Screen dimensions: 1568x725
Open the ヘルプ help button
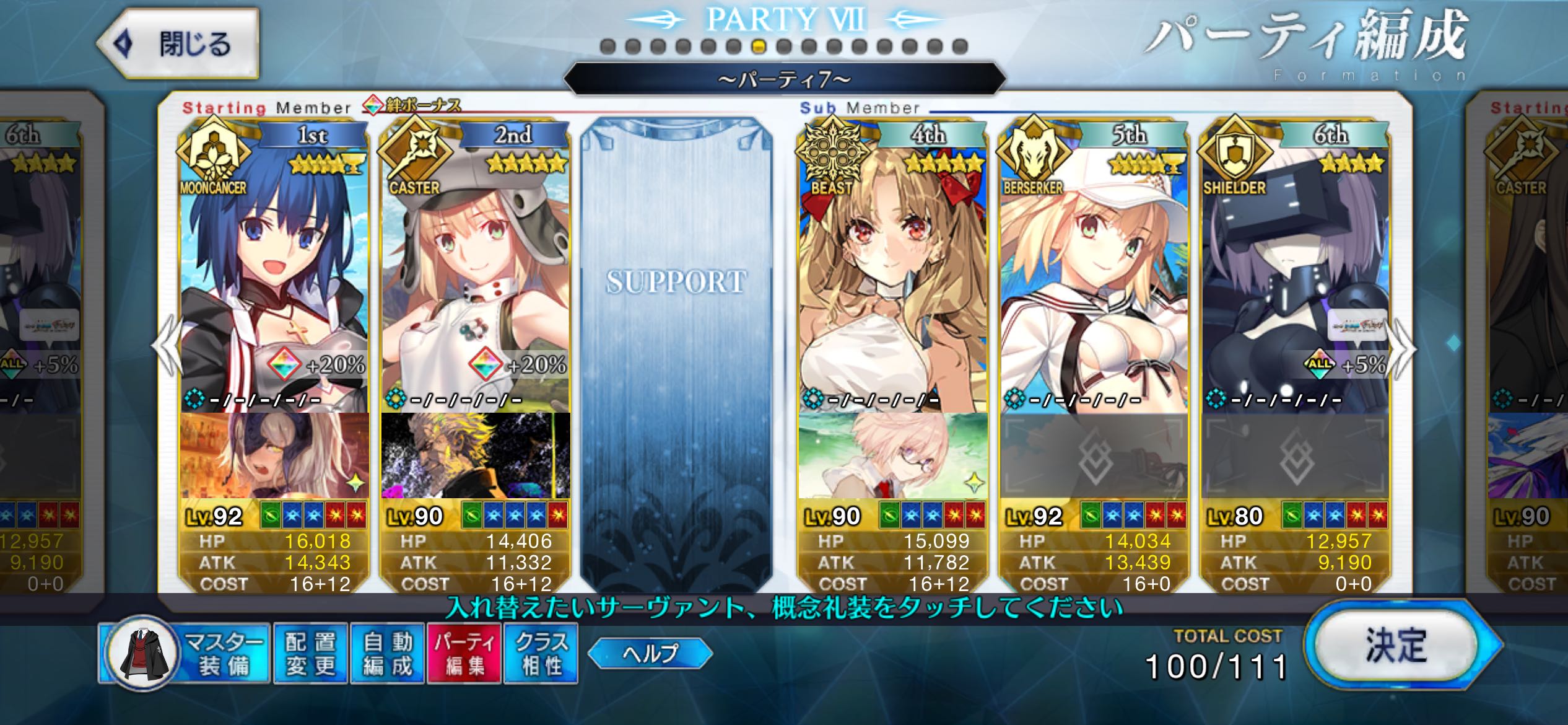pos(650,653)
